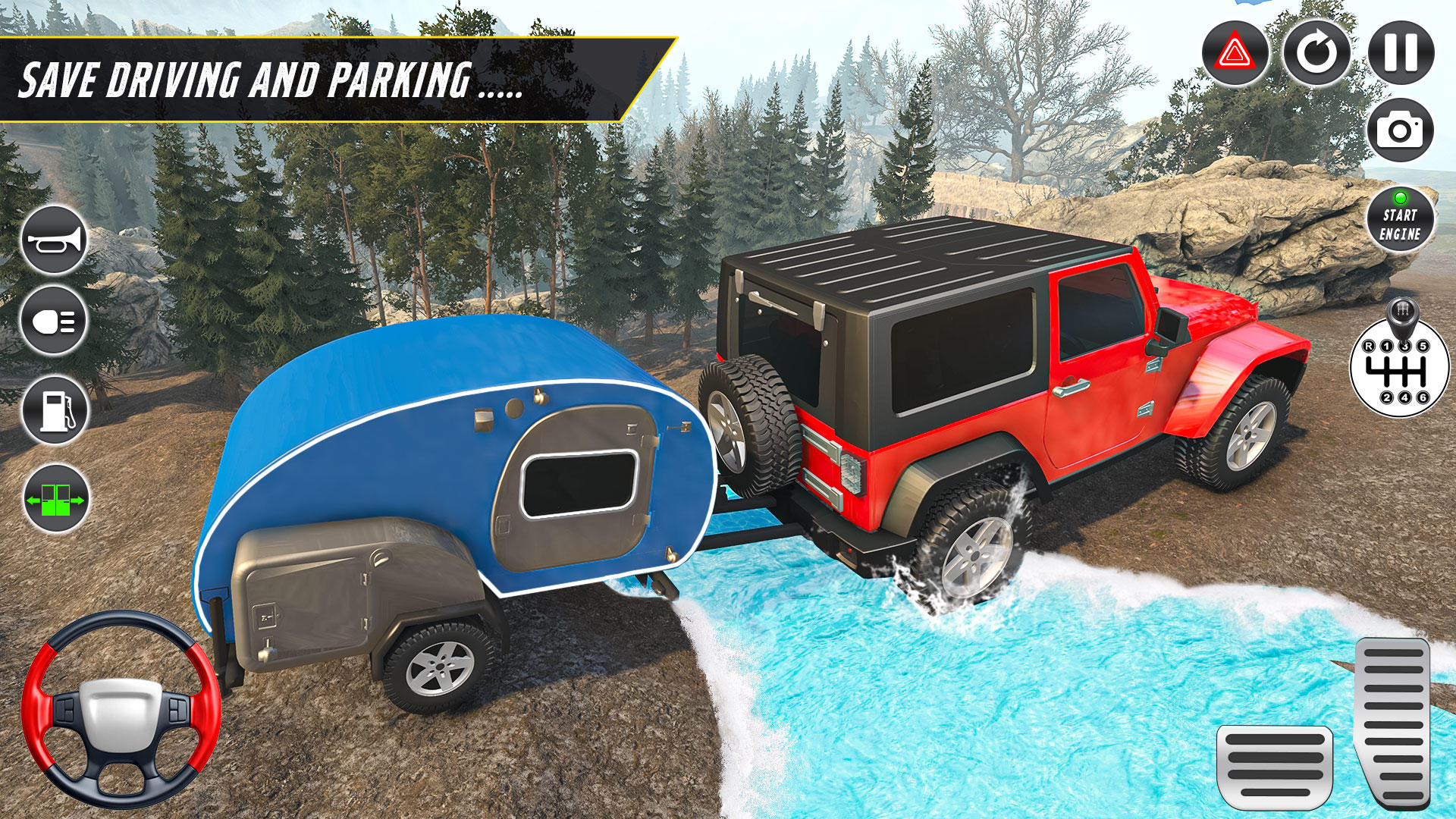Pause the game
This screenshot has height=819, width=1456.
click(x=1399, y=51)
